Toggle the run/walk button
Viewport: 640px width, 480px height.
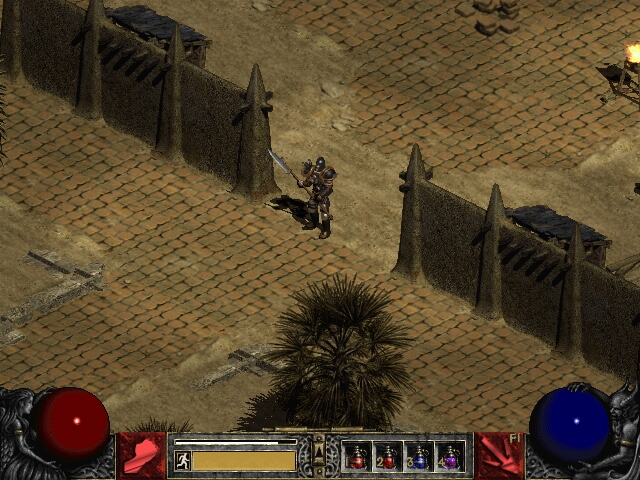click(183, 460)
